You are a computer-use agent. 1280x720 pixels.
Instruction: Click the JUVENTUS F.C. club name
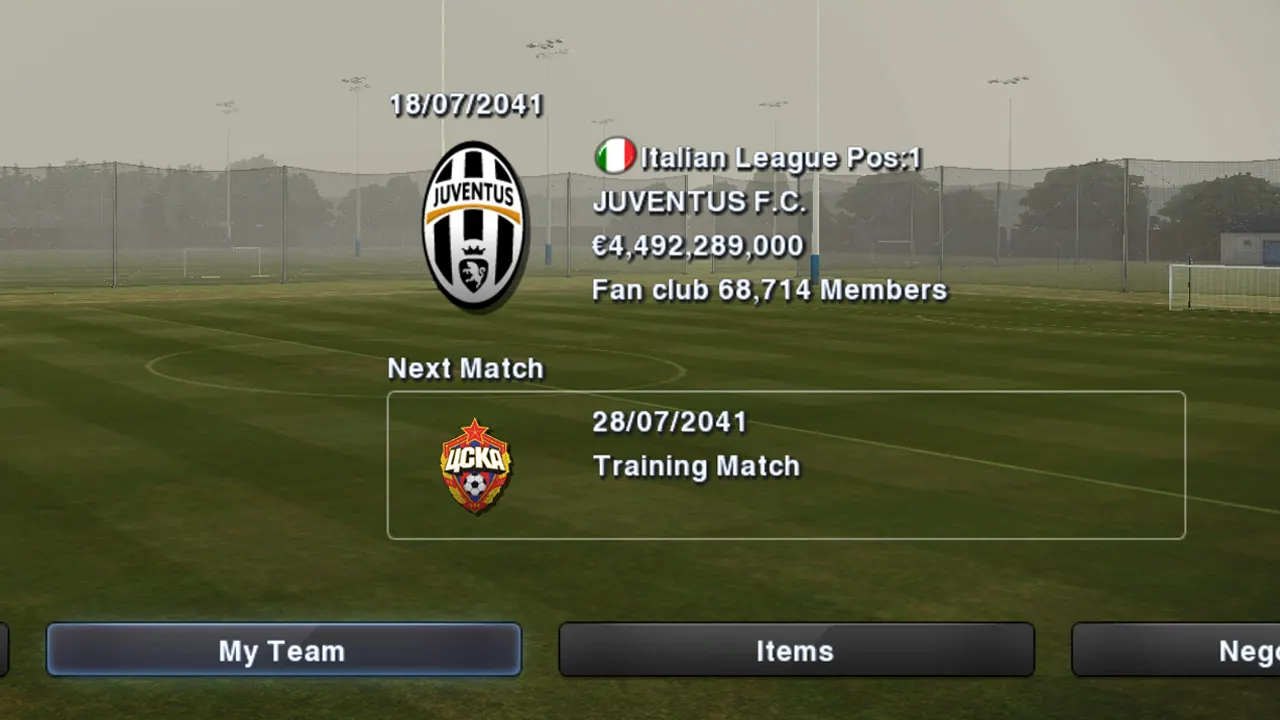click(x=699, y=202)
